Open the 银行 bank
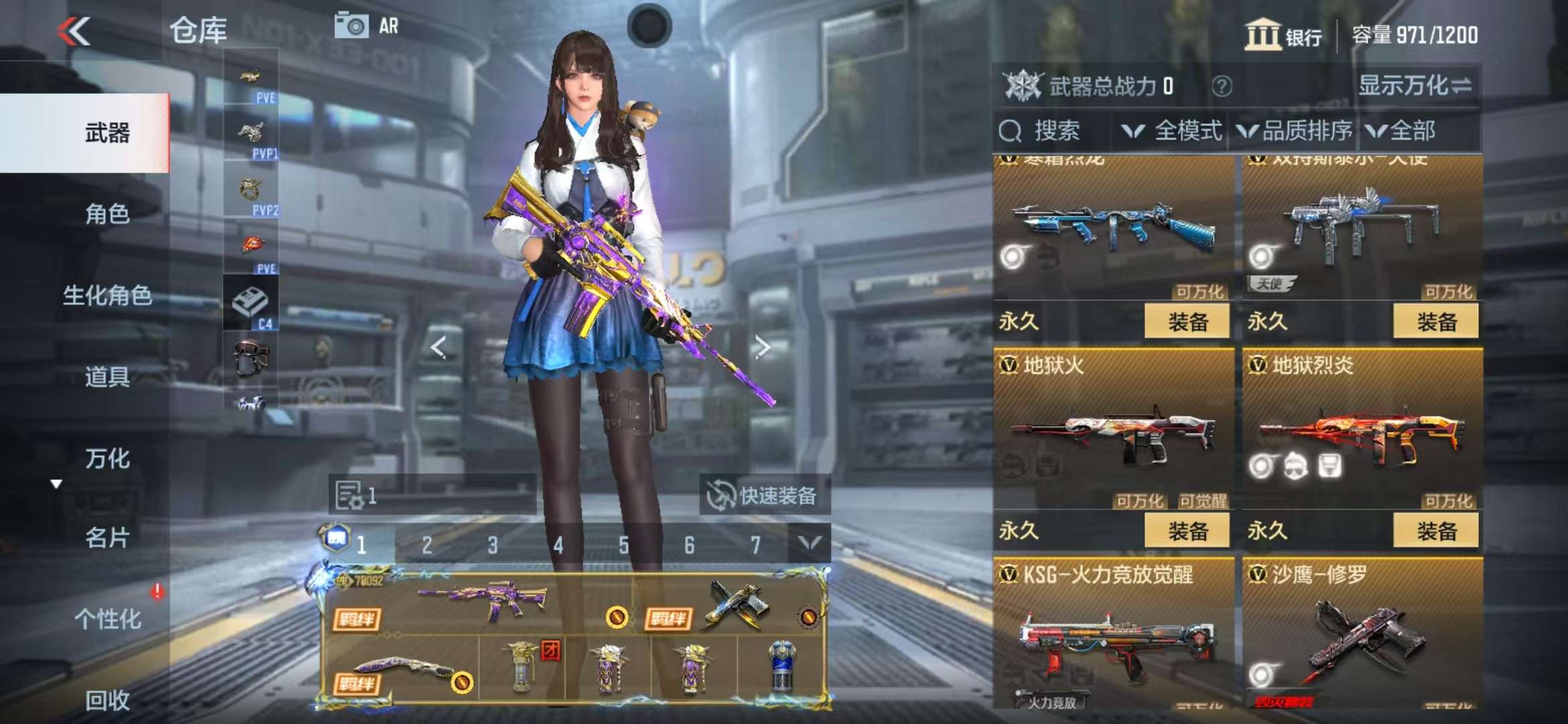The image size is (1568, 724). pyautogui.click(x=1283, y=35)
